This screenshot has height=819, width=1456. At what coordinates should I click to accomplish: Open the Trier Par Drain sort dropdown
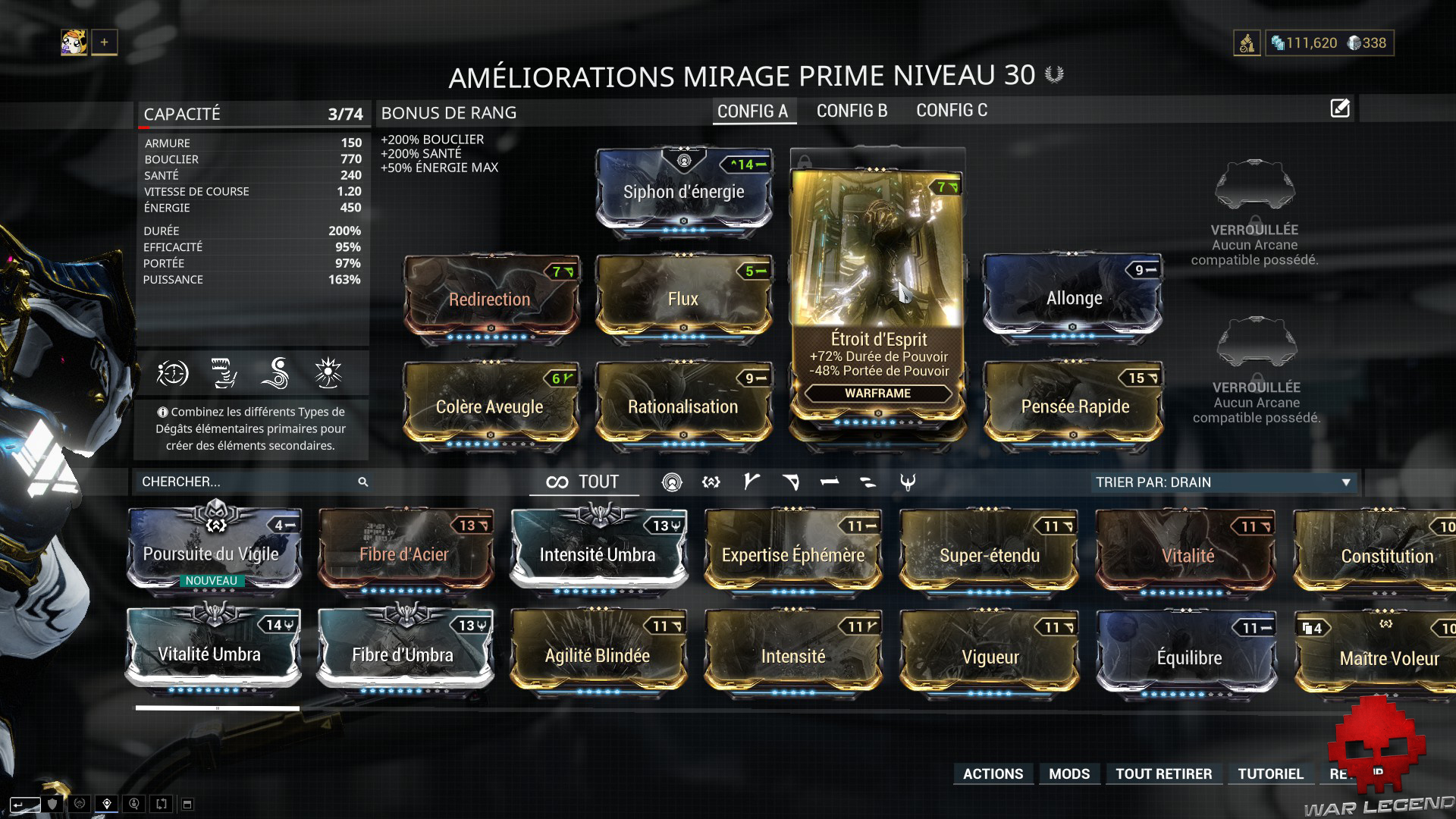click(x=1222, y=482)
